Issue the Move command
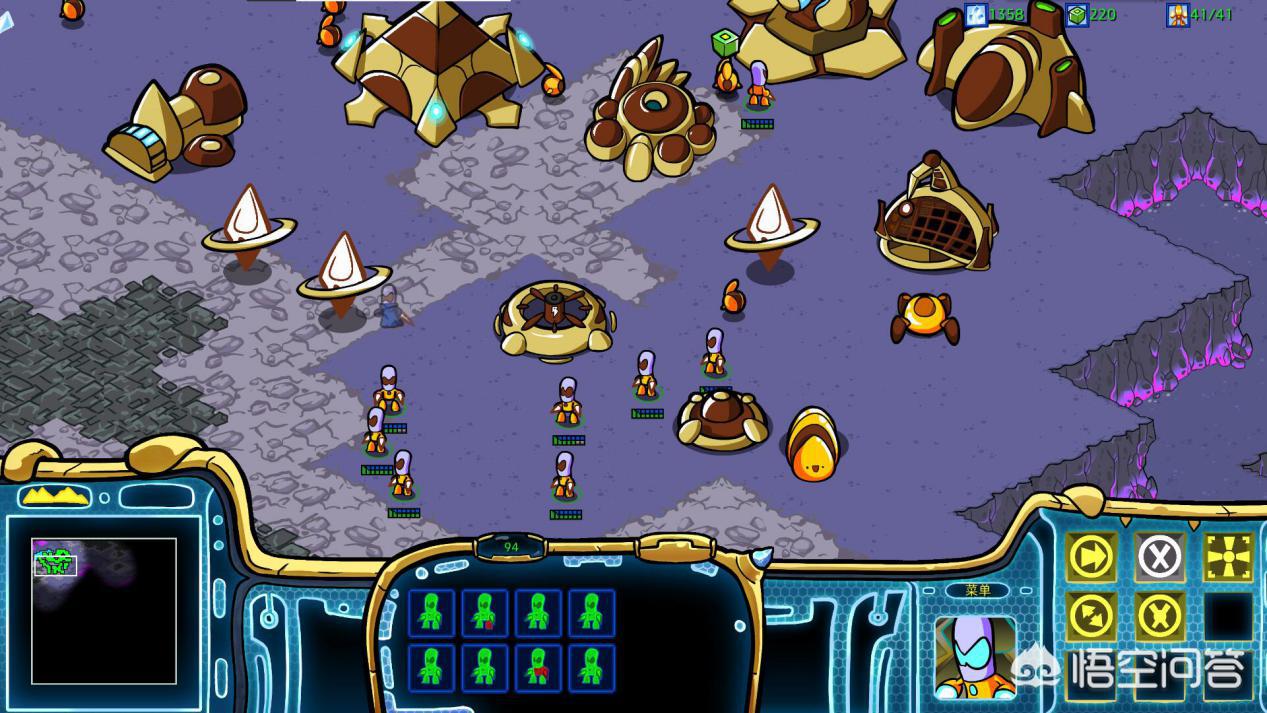This screenshot has height=713, width=1267. (x=1091, y=557)
